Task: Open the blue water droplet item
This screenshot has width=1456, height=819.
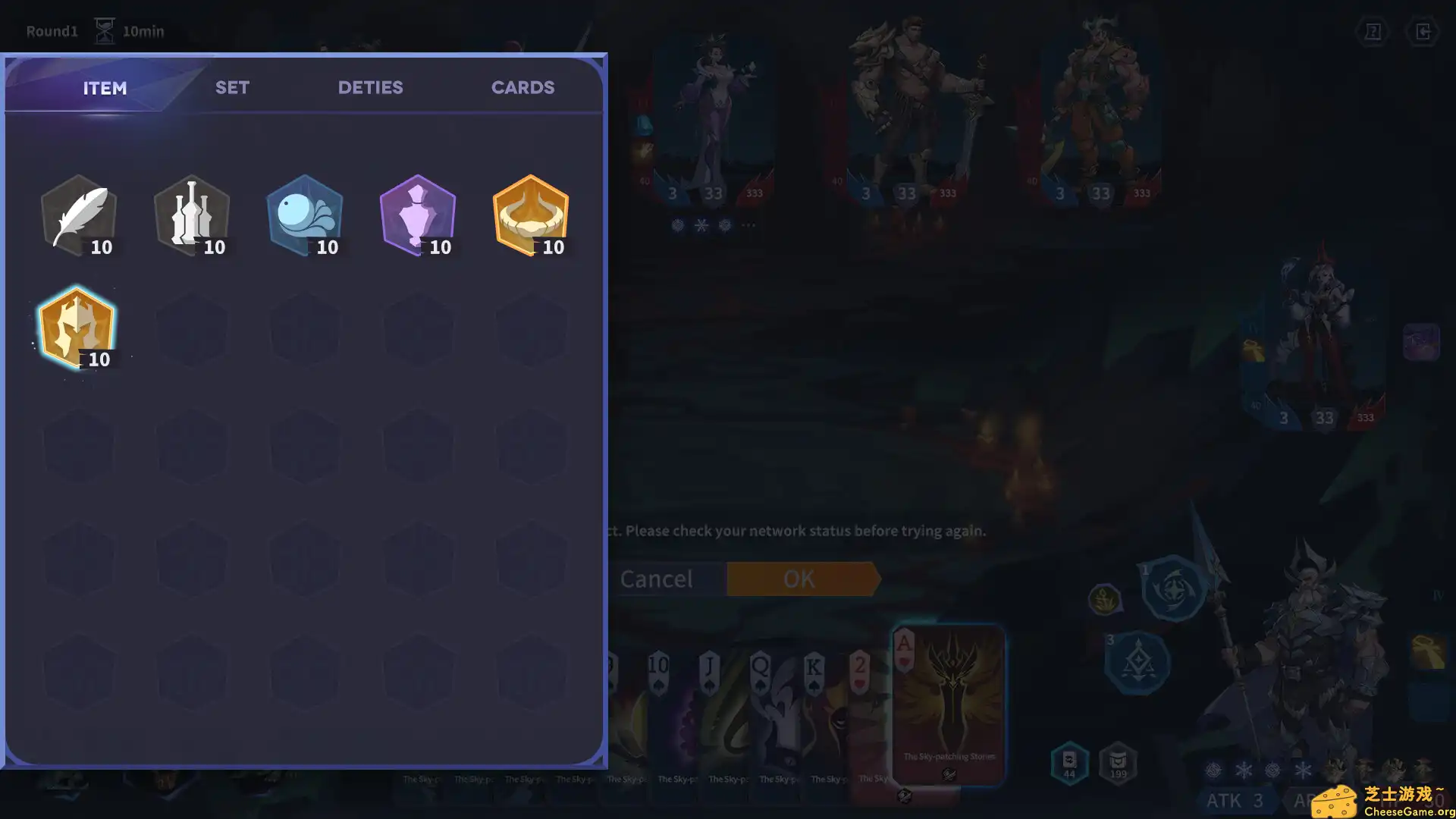Action: click(x=304, y=215)
